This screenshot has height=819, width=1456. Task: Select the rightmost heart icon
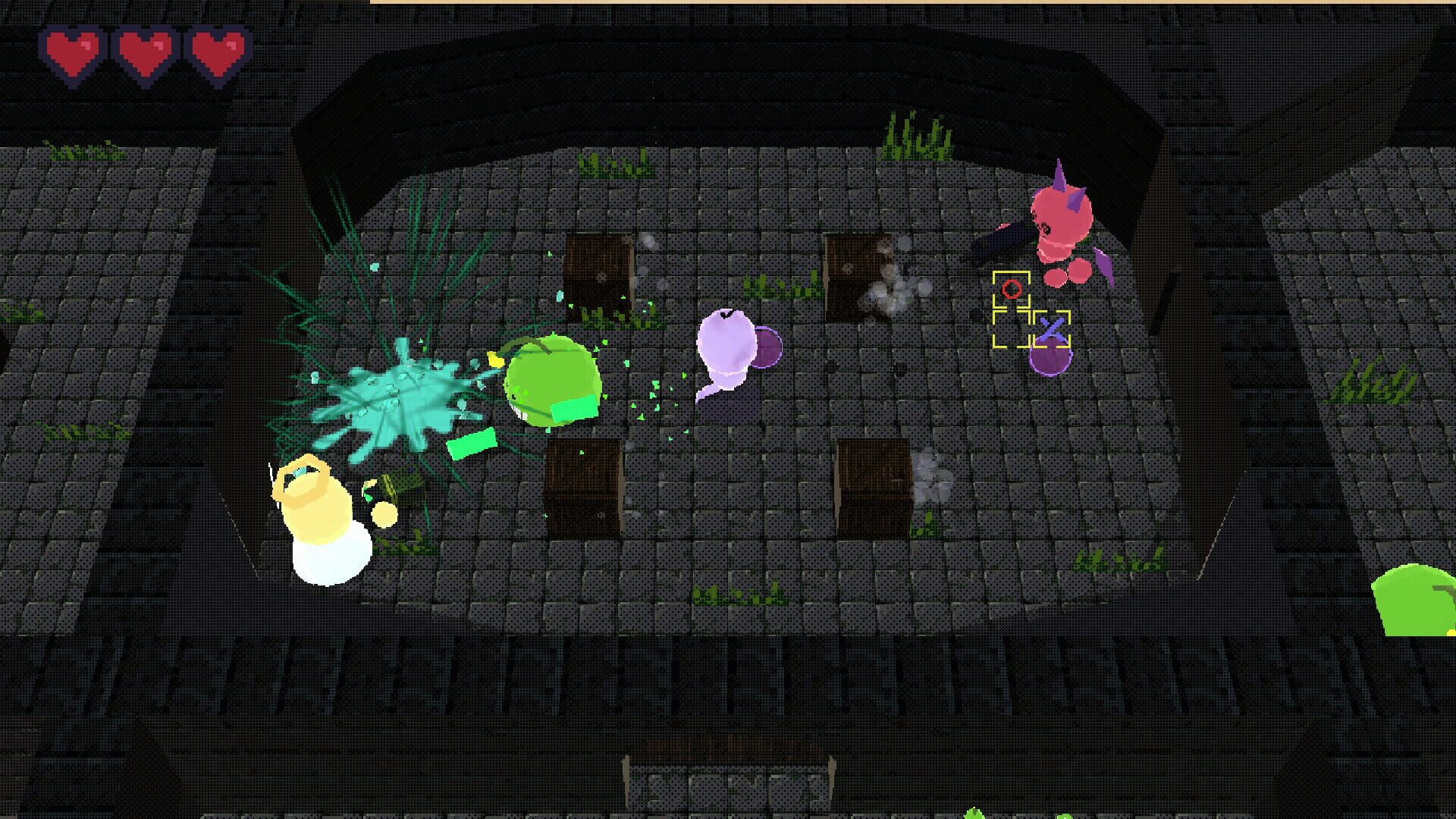tap(218, 52)
